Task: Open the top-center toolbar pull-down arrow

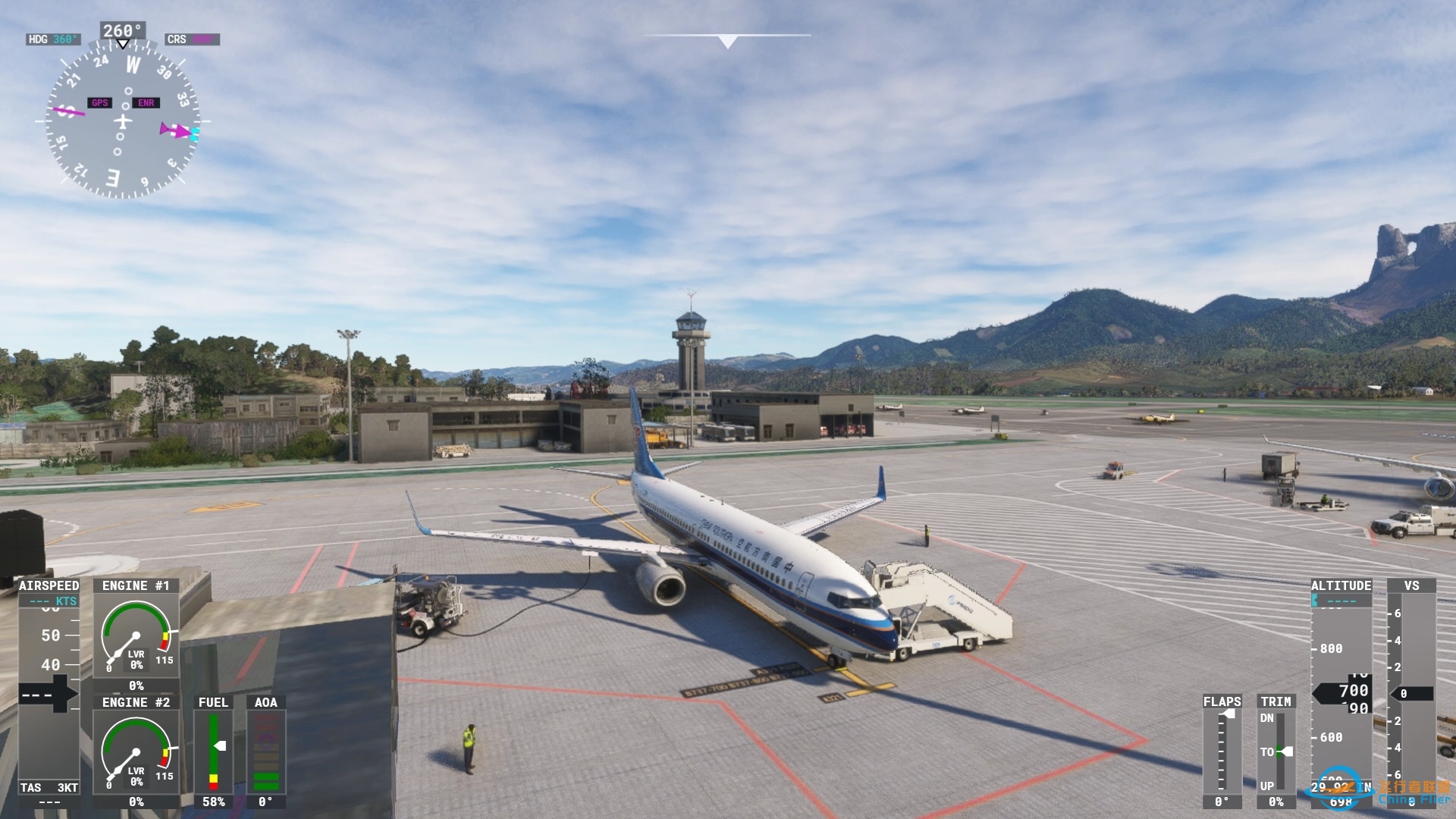Action: pos(726,40)
